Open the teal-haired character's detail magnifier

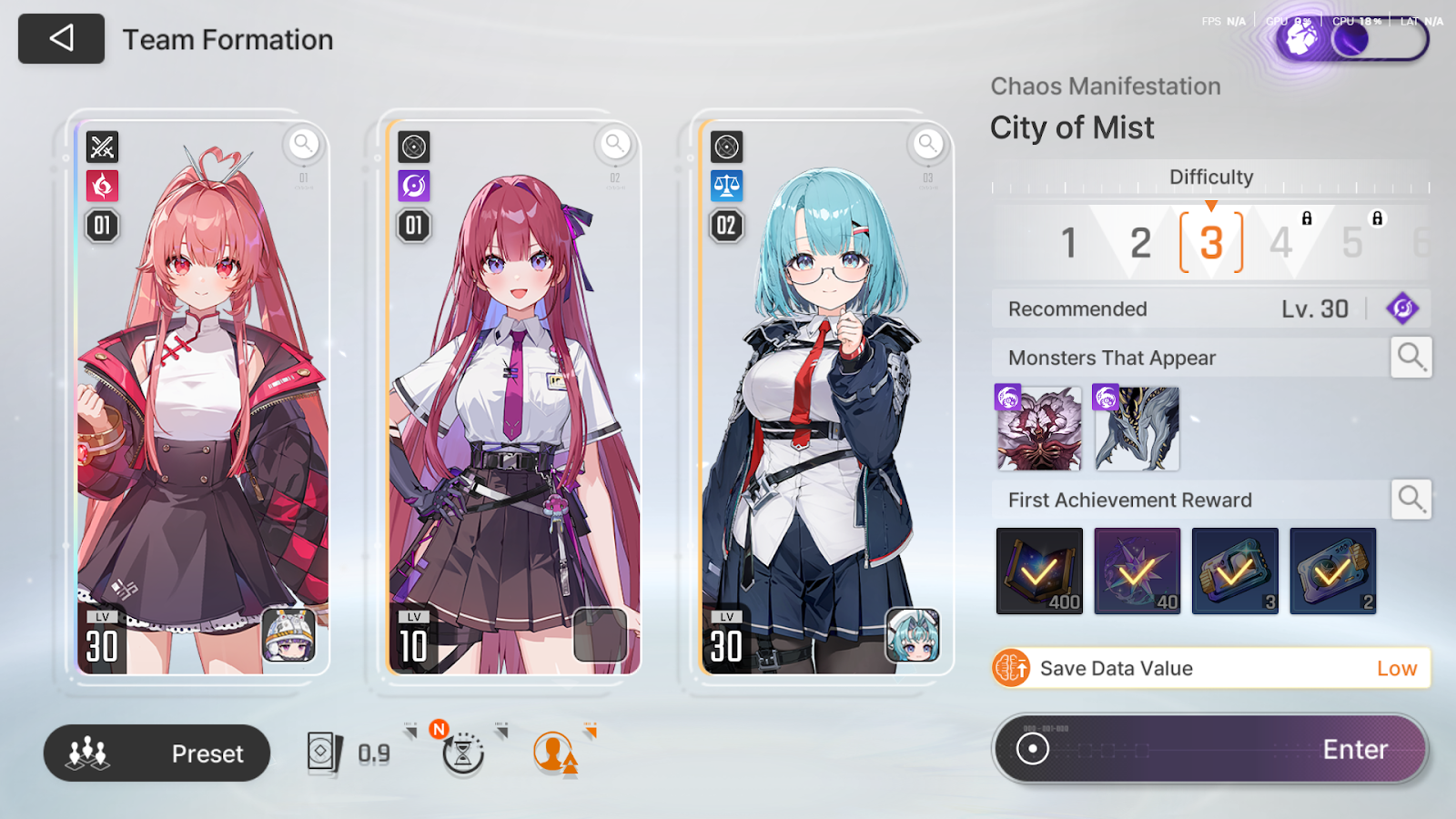(927, 143)
